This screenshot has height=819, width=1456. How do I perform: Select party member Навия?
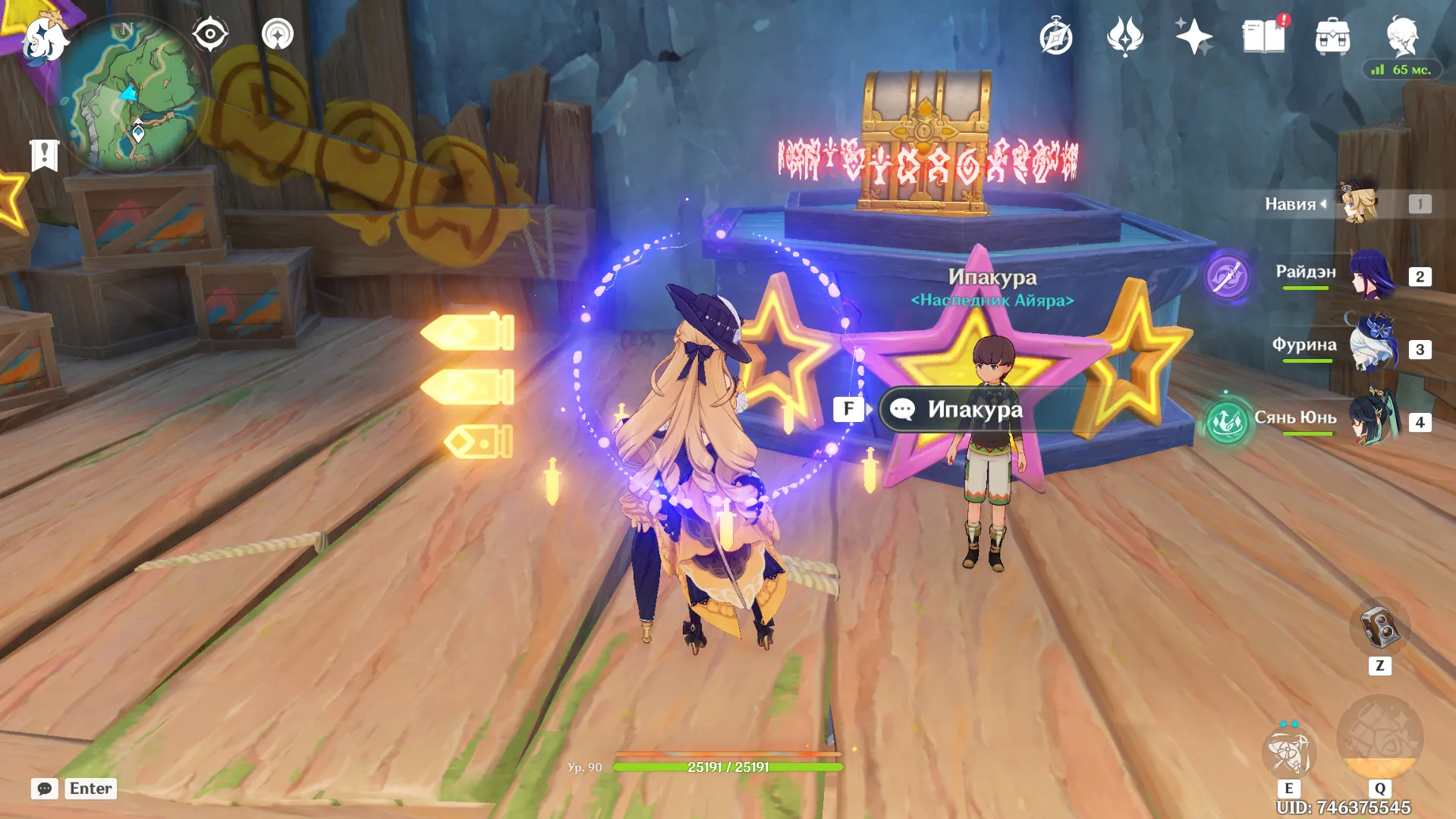click(1358, 203)
